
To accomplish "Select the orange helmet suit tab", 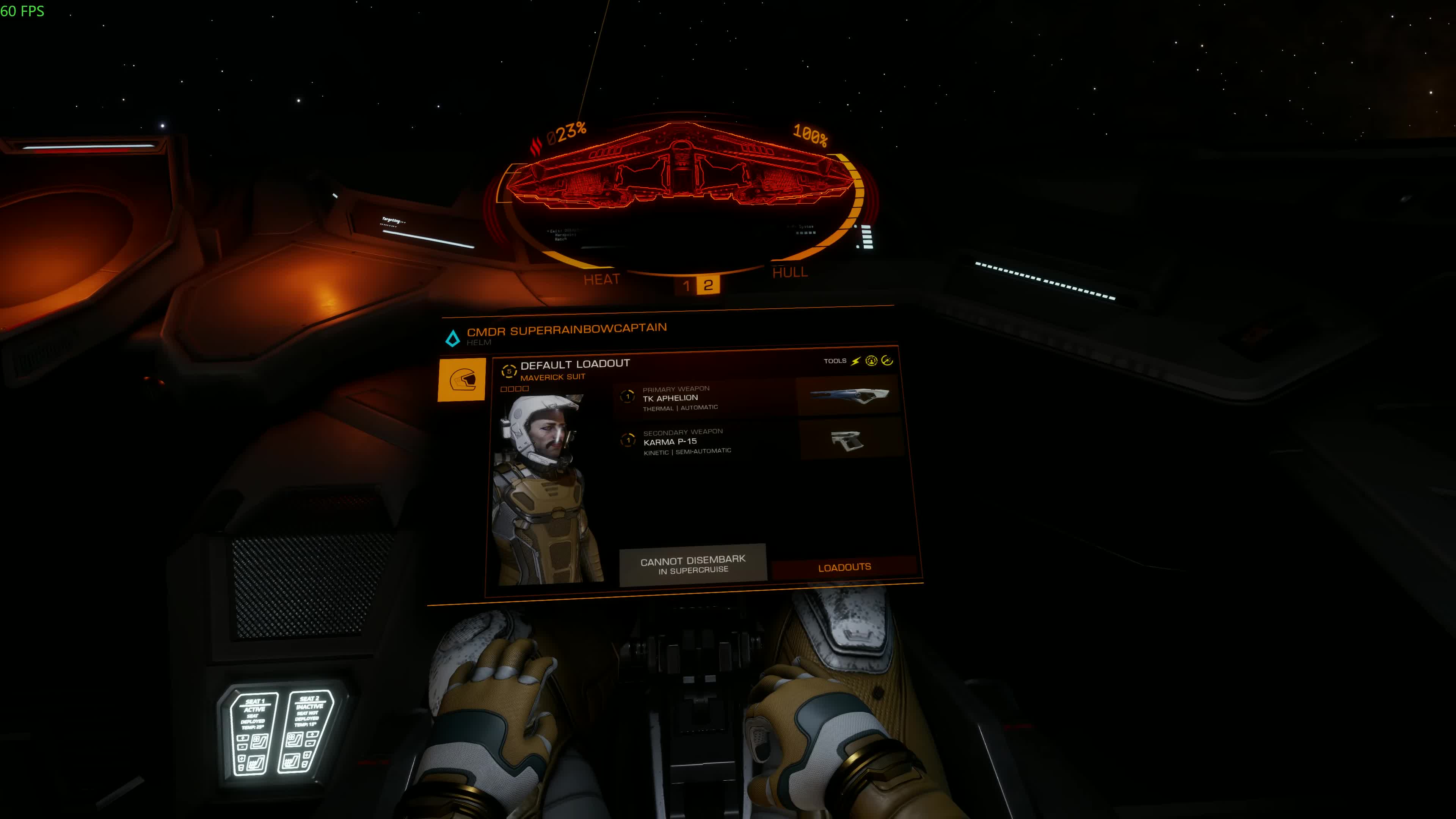I will pos(461,380).
